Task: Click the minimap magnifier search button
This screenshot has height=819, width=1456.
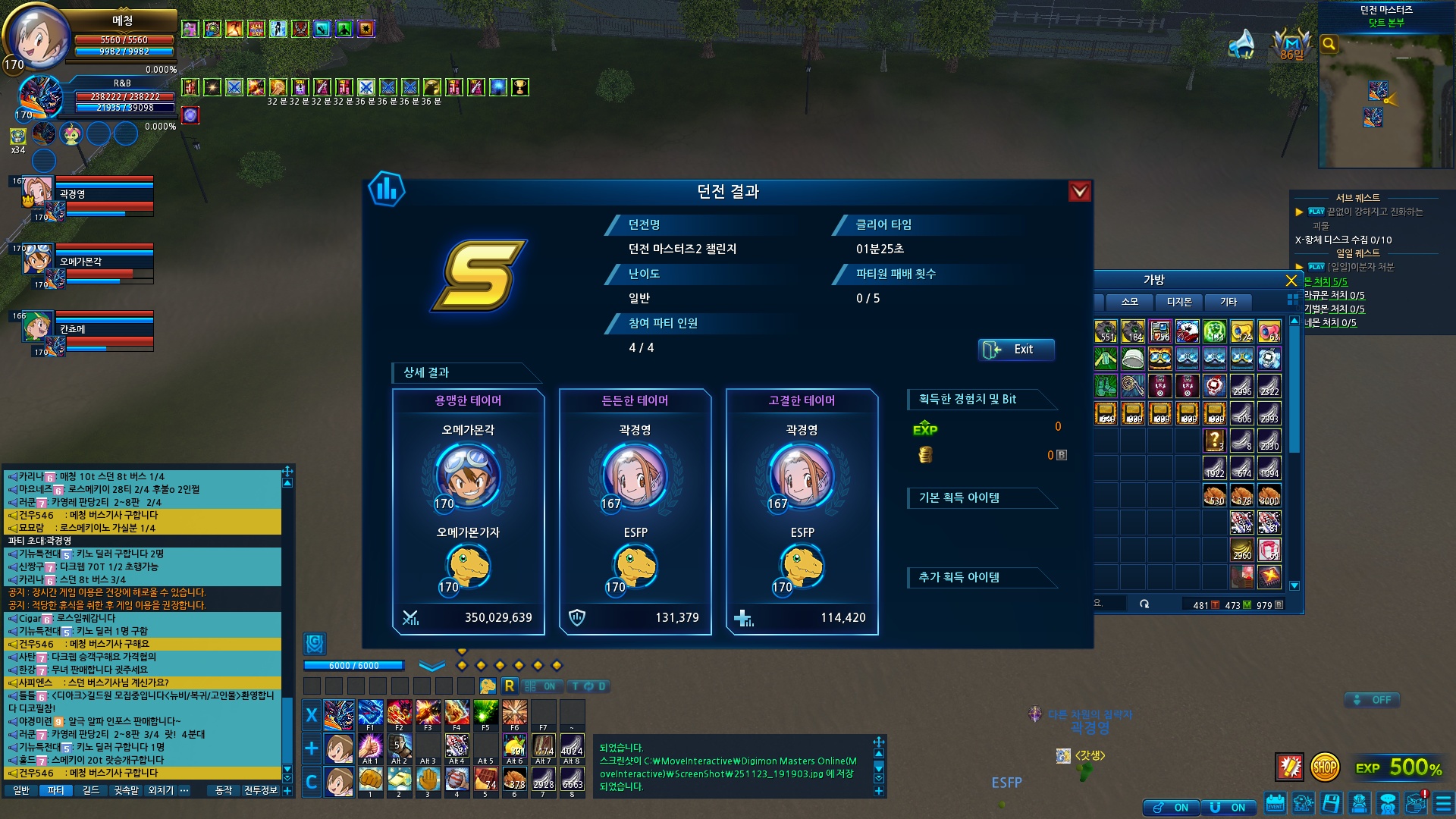Action: coord(1329,44)
